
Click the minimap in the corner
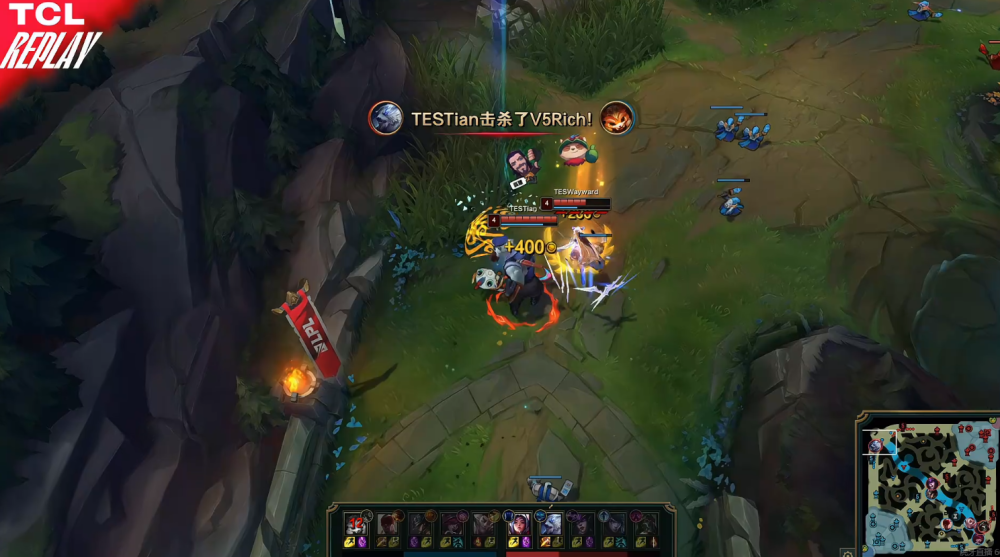pyautogui.click(x=926, y=484)
